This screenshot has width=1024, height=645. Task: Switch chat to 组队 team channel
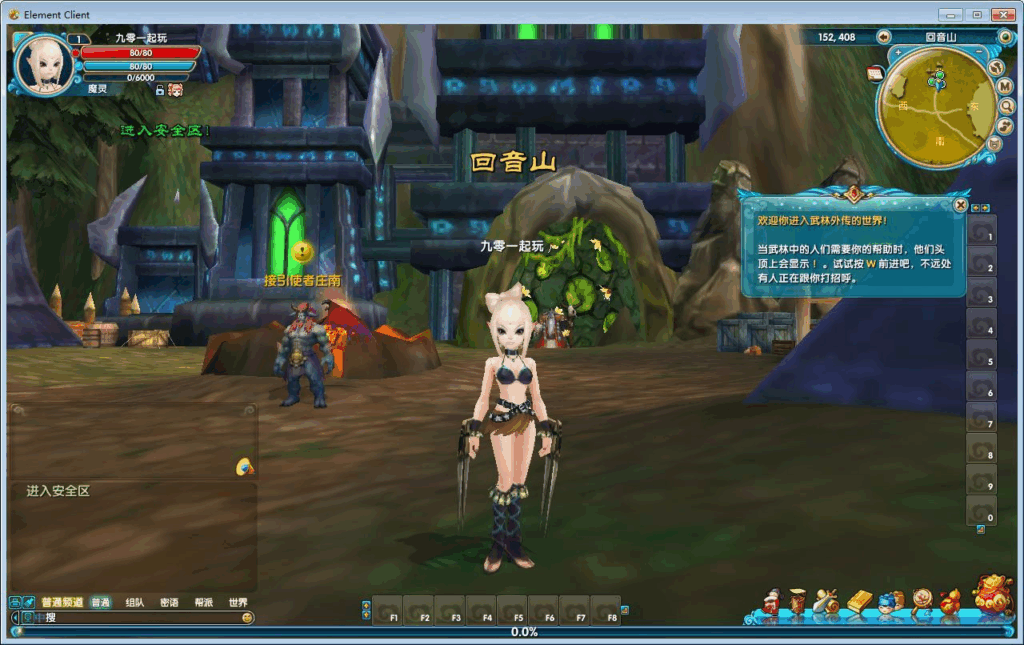(135, 603)
